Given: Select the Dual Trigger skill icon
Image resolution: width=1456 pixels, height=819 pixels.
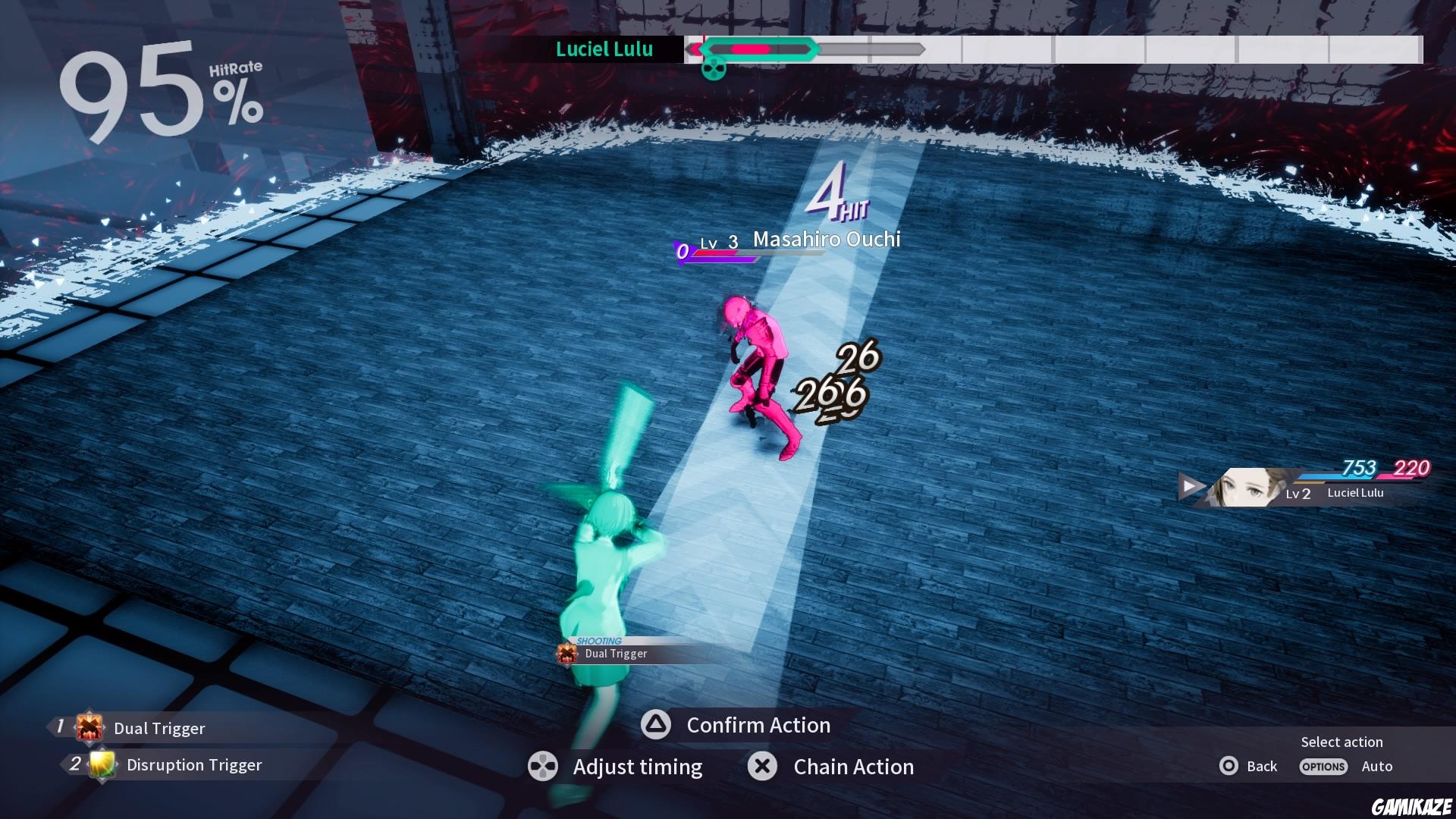Looking at the screenshot, I should pos(89,728).
